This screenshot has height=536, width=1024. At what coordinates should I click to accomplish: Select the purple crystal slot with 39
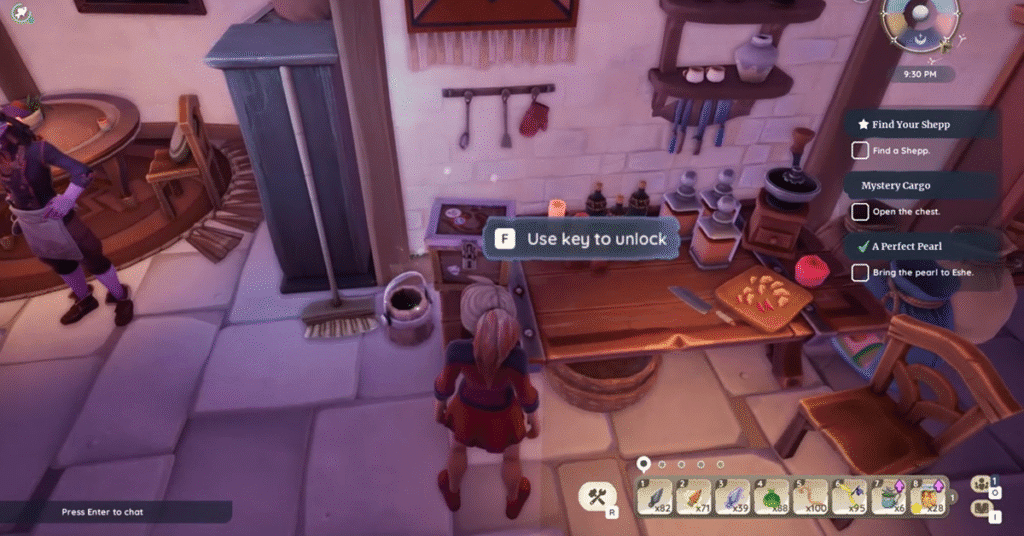click(735, 496)
